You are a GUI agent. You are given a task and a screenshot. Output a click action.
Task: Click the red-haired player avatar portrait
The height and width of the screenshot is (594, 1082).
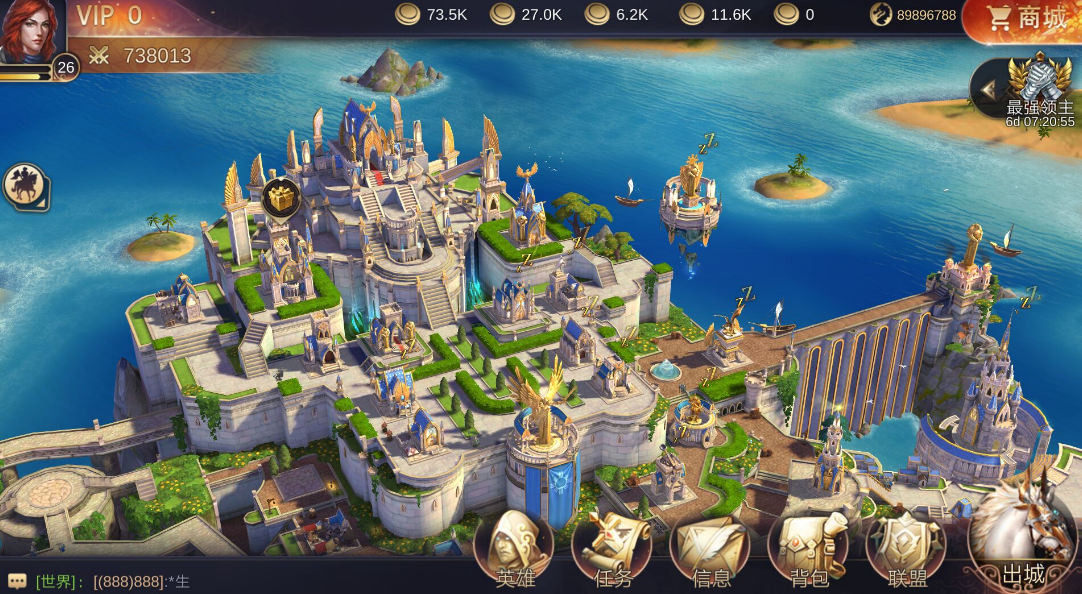click(x=30, y=32)
